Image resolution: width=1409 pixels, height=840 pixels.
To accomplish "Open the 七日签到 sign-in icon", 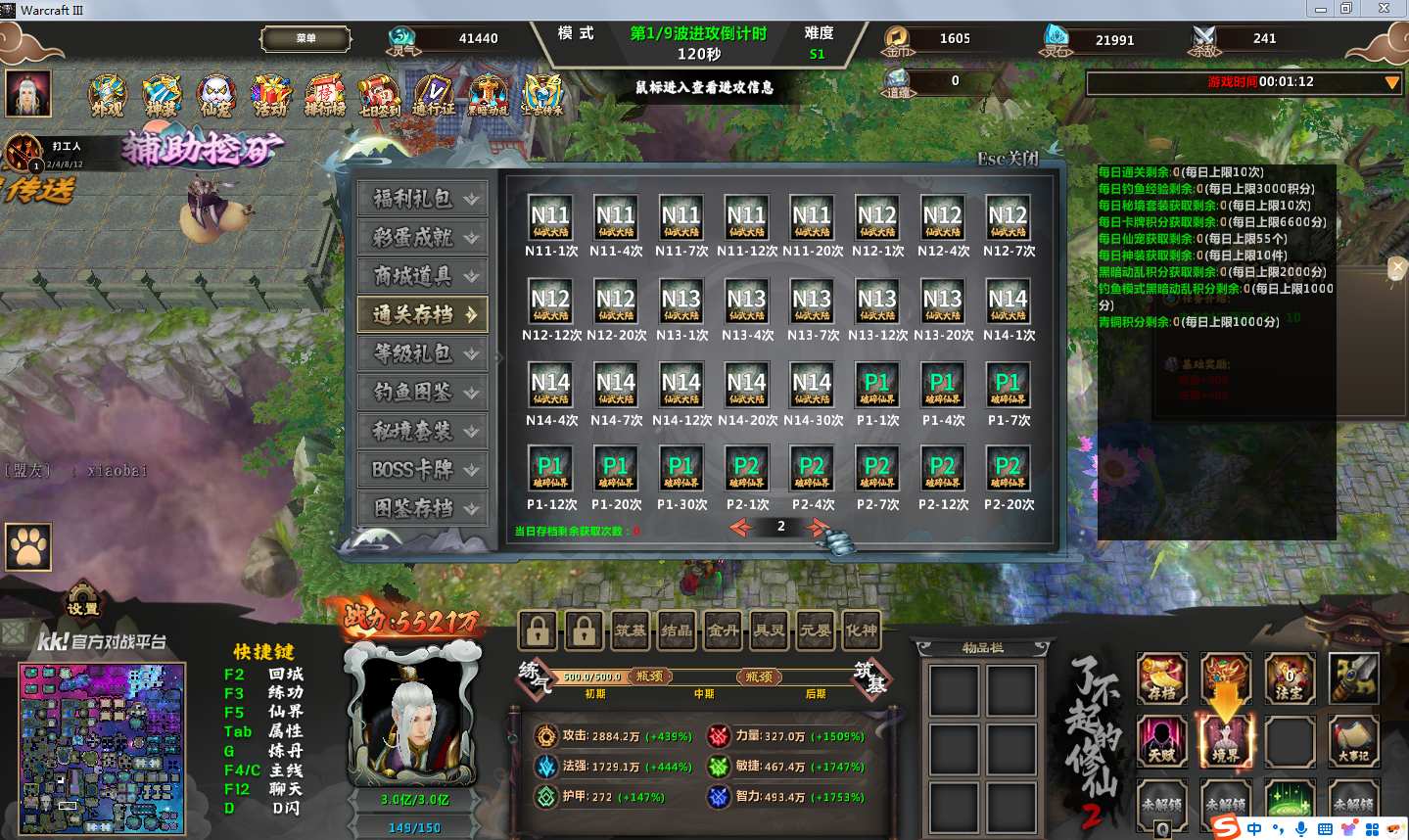I will pos(379,96).
